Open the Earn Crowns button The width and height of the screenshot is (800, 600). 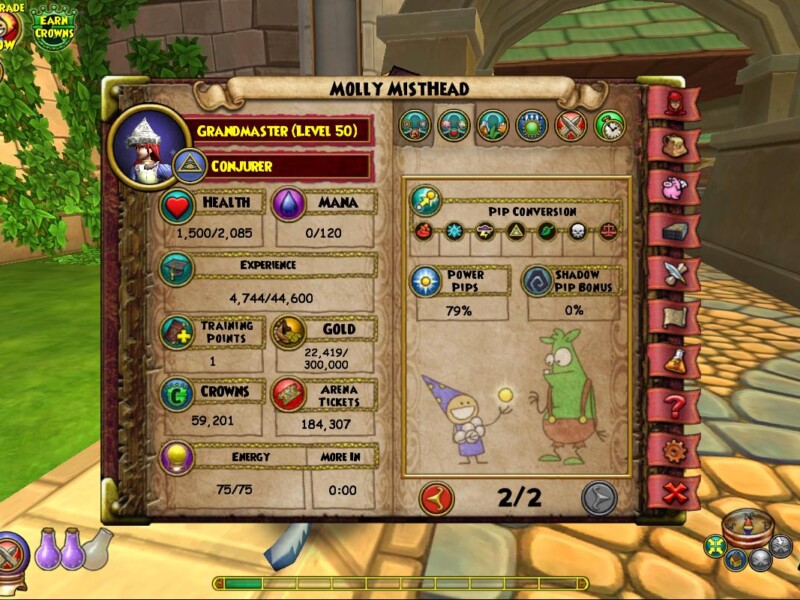(x=52, y=24)
